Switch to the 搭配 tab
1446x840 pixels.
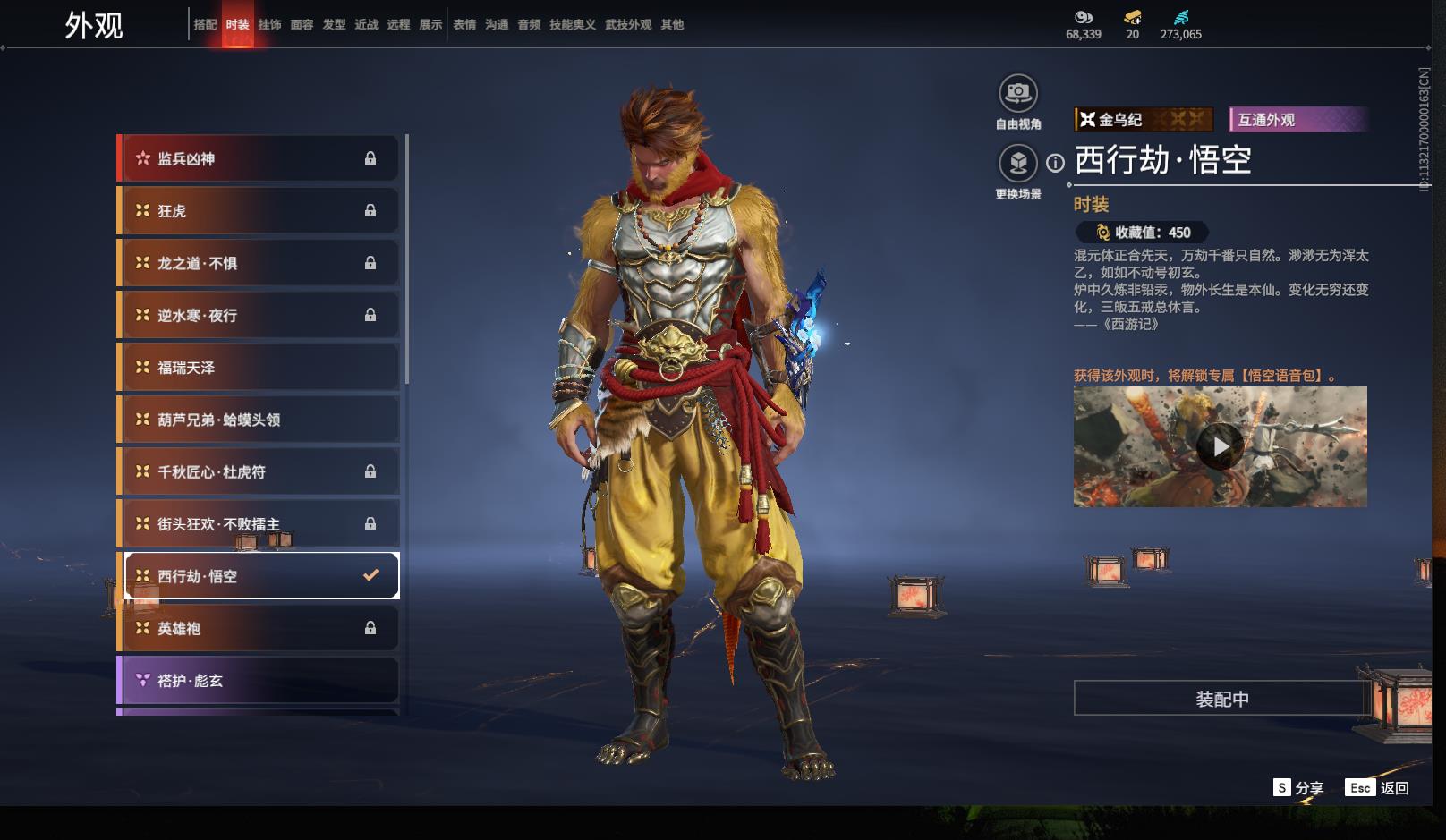[x=205, y=25]
